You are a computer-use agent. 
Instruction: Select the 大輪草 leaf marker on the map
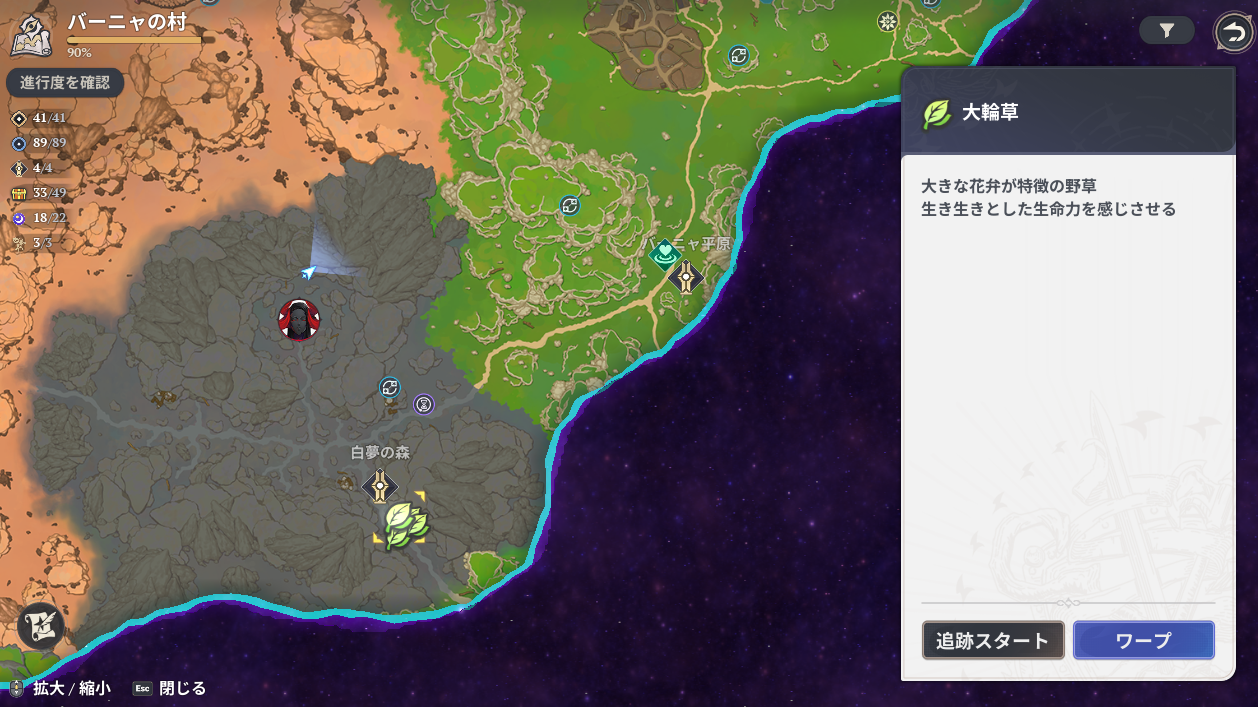point(405,521)
